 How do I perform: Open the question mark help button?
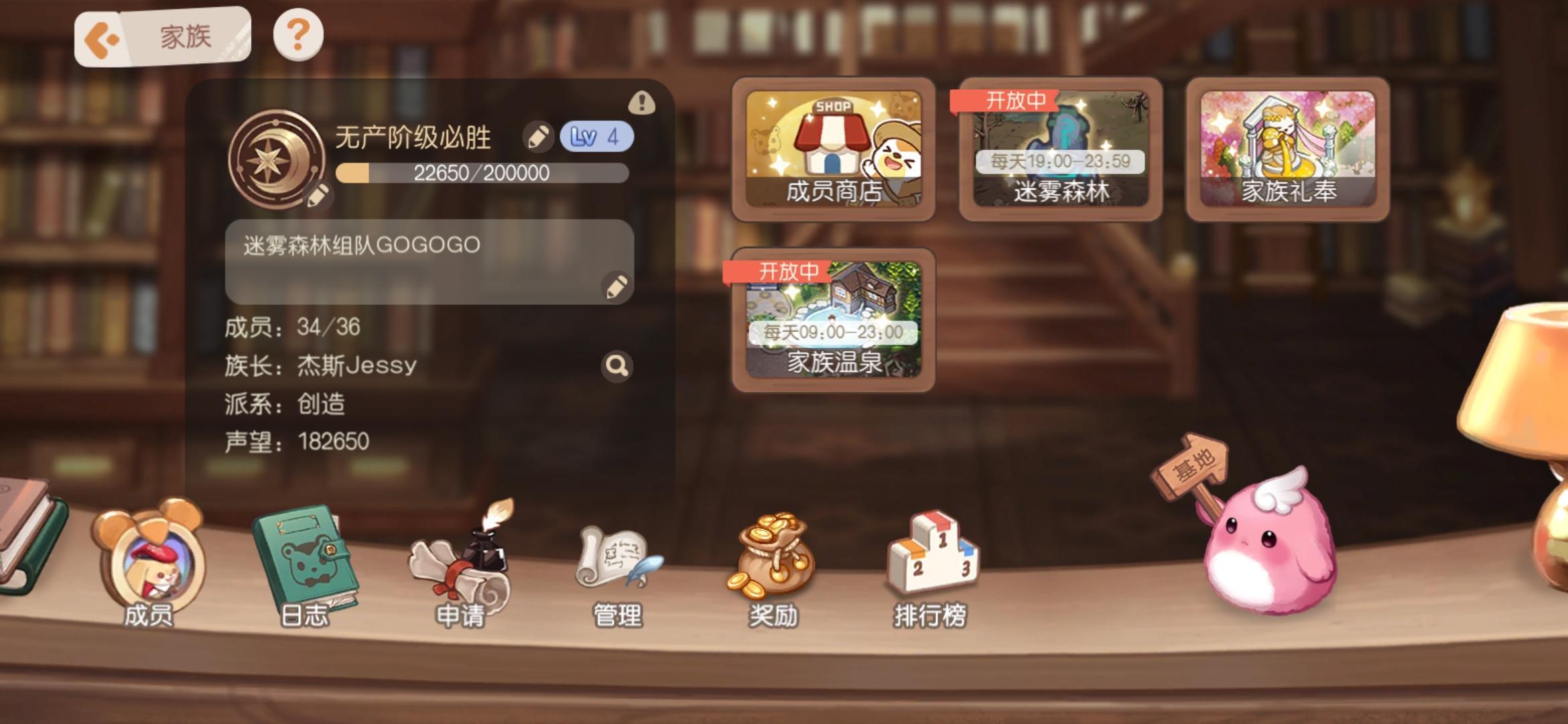[298, 34]
